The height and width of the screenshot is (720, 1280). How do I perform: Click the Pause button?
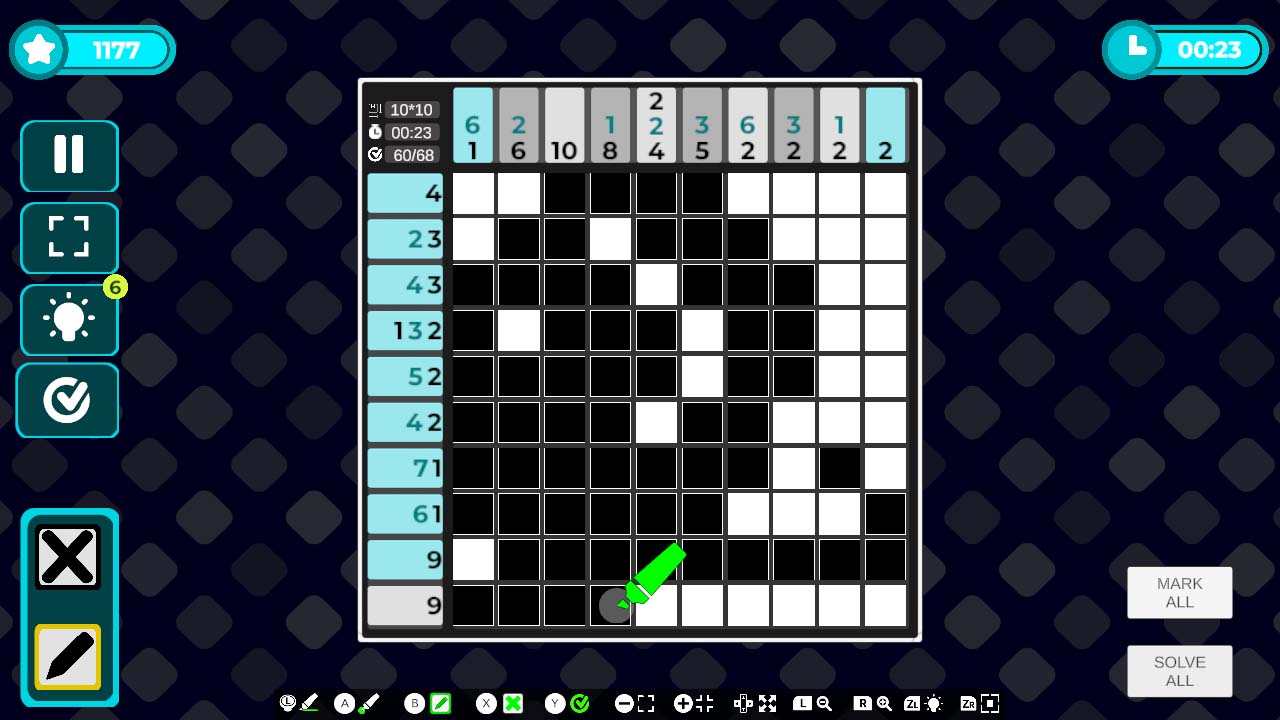coord(68,156)
